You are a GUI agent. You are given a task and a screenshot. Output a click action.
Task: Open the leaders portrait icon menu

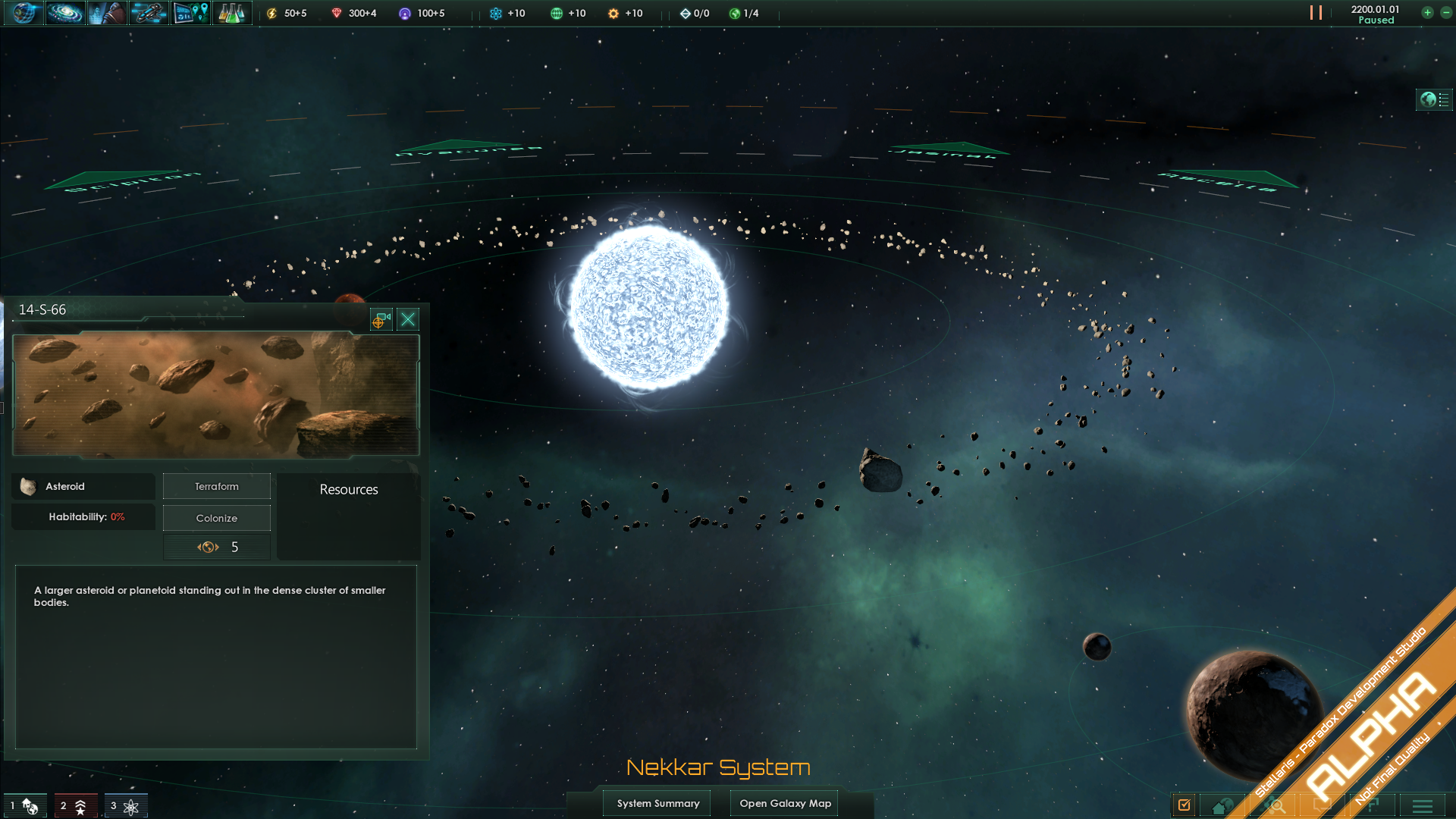[107, 13]
